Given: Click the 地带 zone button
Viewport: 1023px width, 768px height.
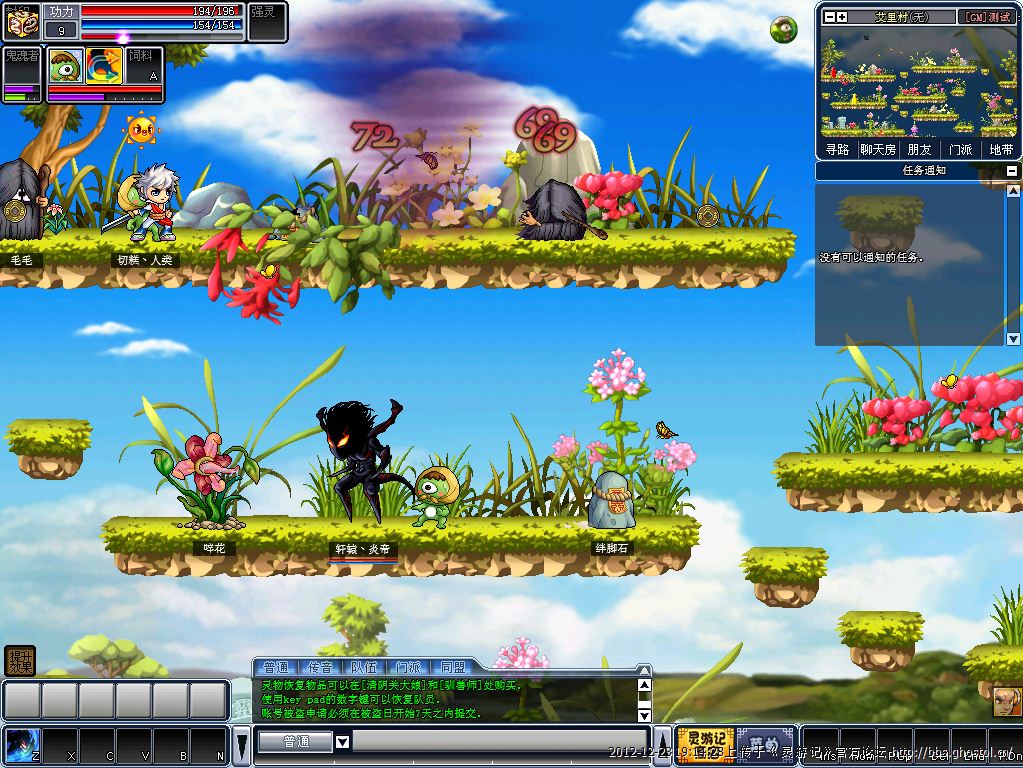Looking at the screenshot, I should pos(1000,149).
